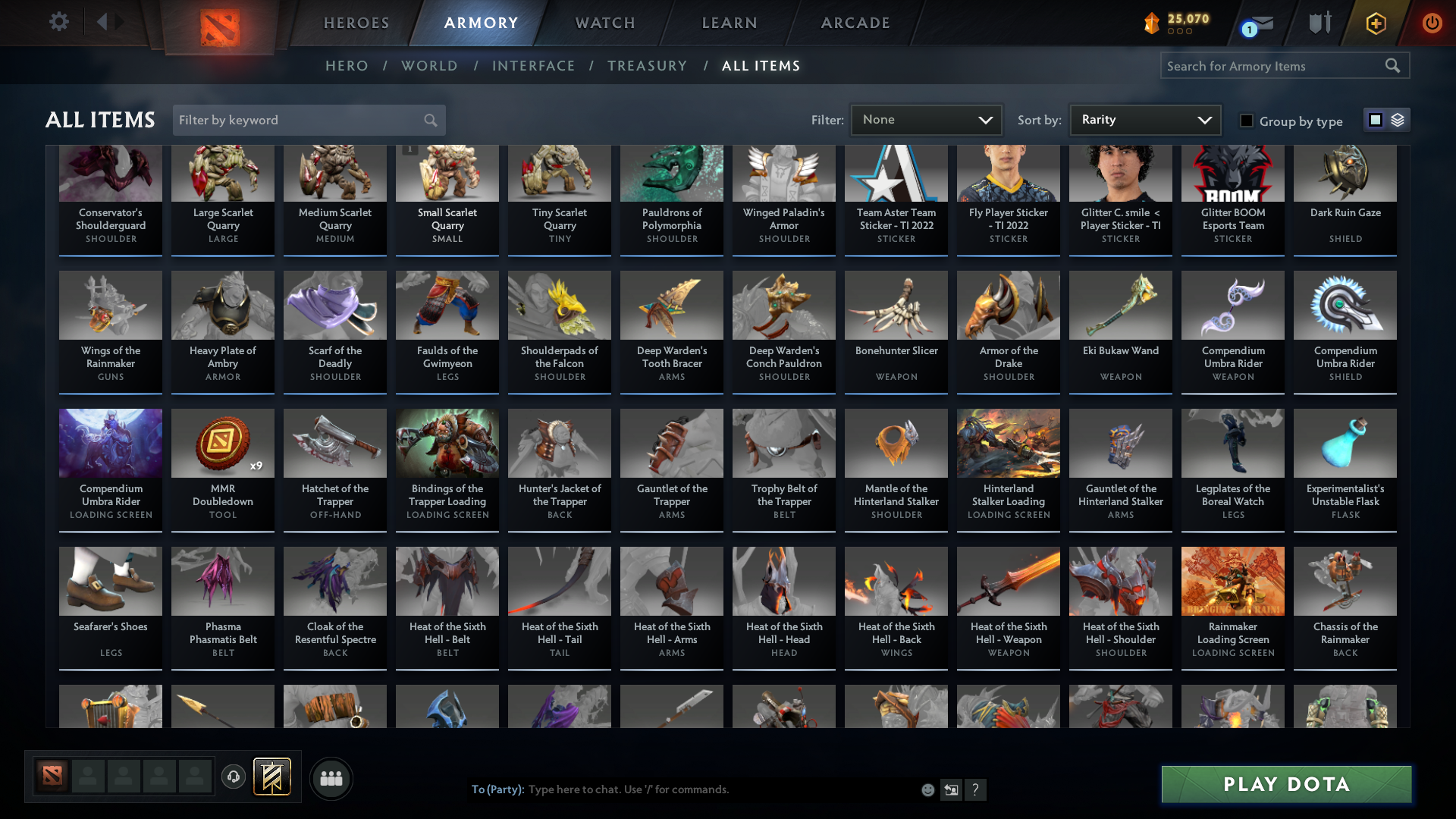Open settings via the gear icon
This screenshot has width=1456, height=819.
tap(59, 22)
